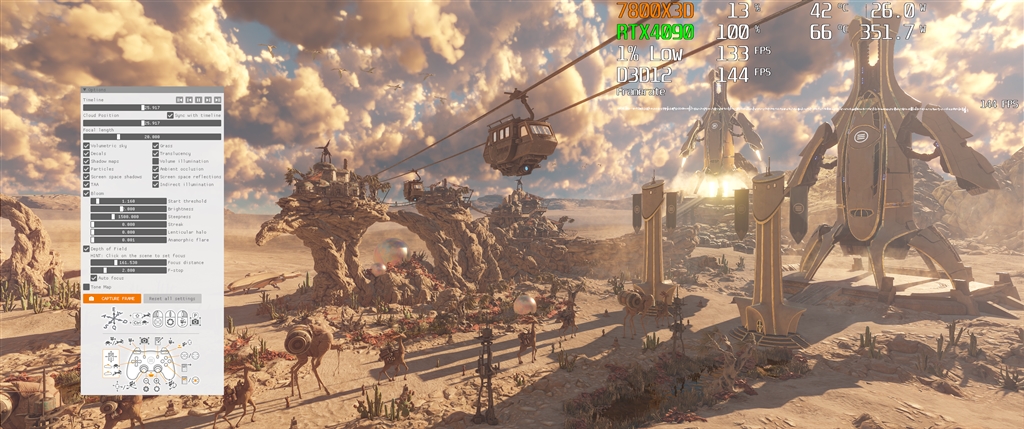The height and width of the screenshot is (429, 1024).
Task: Disable the Grass checkbox
Action: [156, 146]
